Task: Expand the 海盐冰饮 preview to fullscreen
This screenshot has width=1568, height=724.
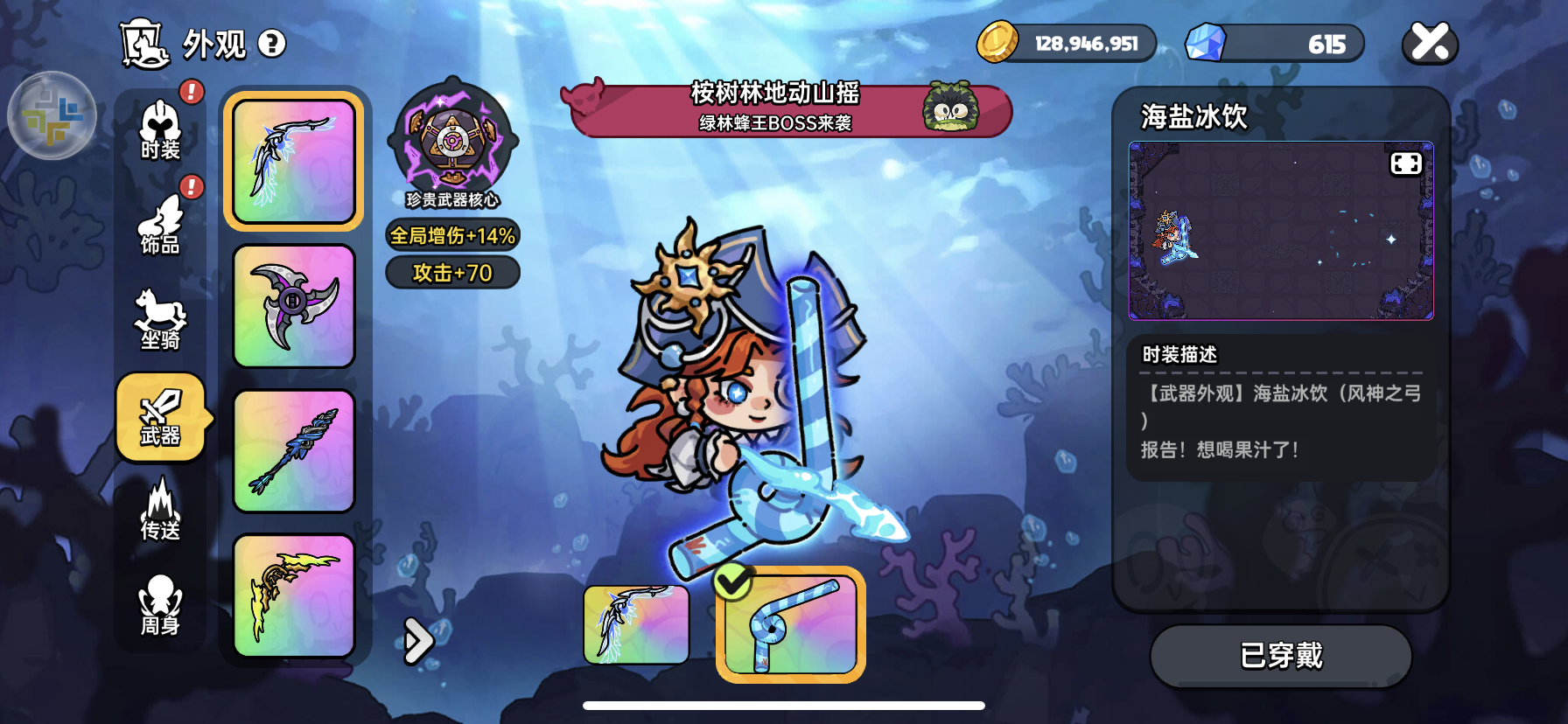Action: [1405, 164]
